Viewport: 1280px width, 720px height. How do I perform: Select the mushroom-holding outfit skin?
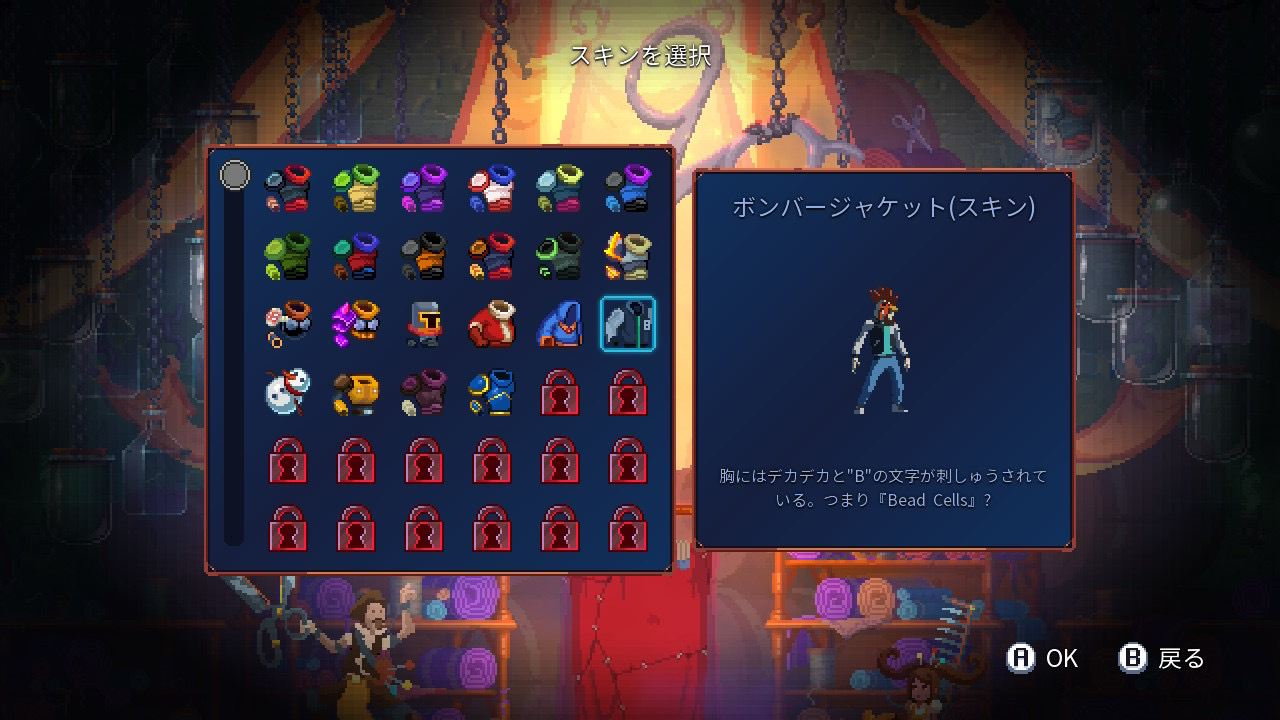click(x=287, y=324)
